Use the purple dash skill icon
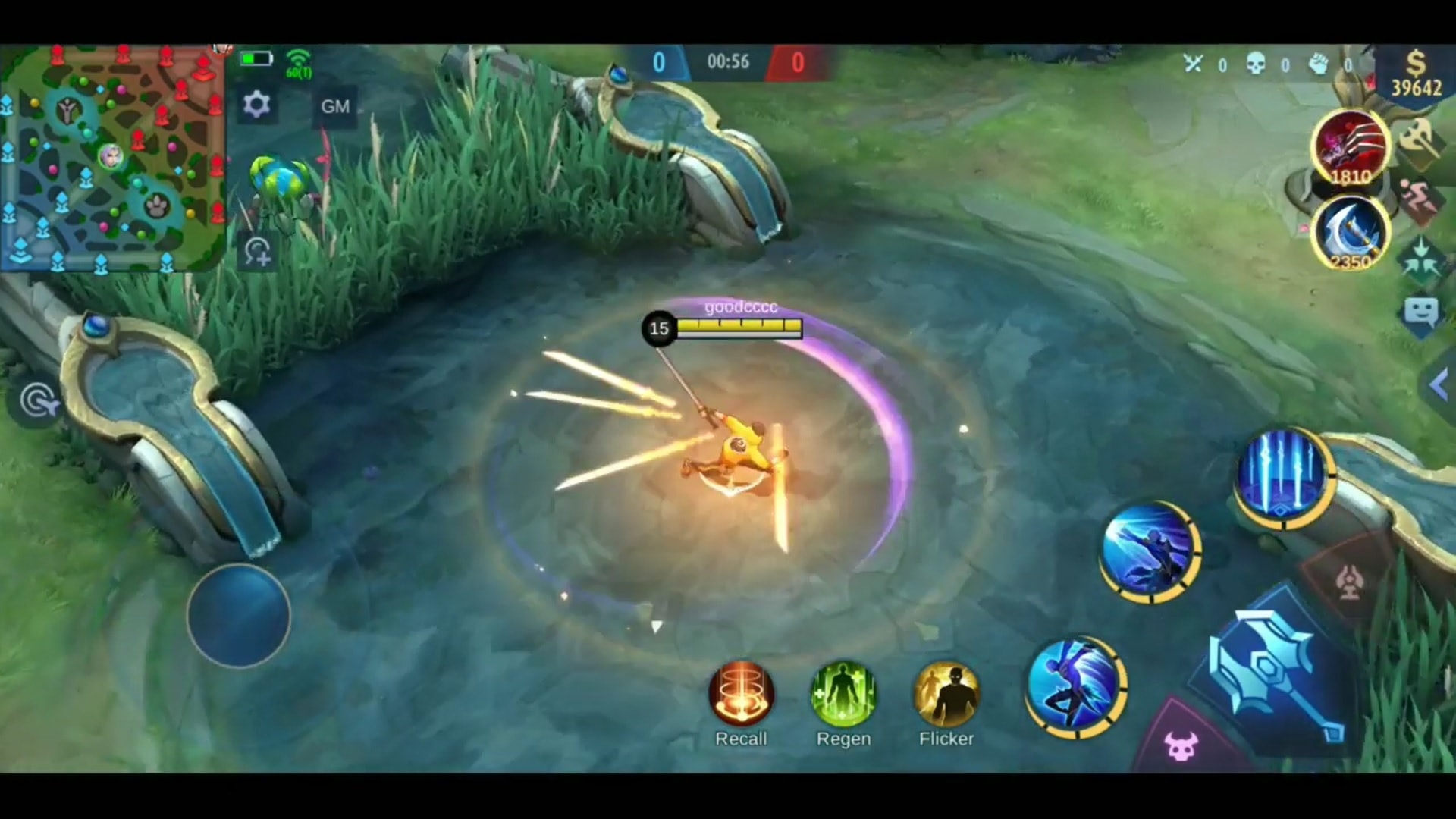Image resolution: width=1456 pixels, height=819 pixels. (x=1077, y=686)
